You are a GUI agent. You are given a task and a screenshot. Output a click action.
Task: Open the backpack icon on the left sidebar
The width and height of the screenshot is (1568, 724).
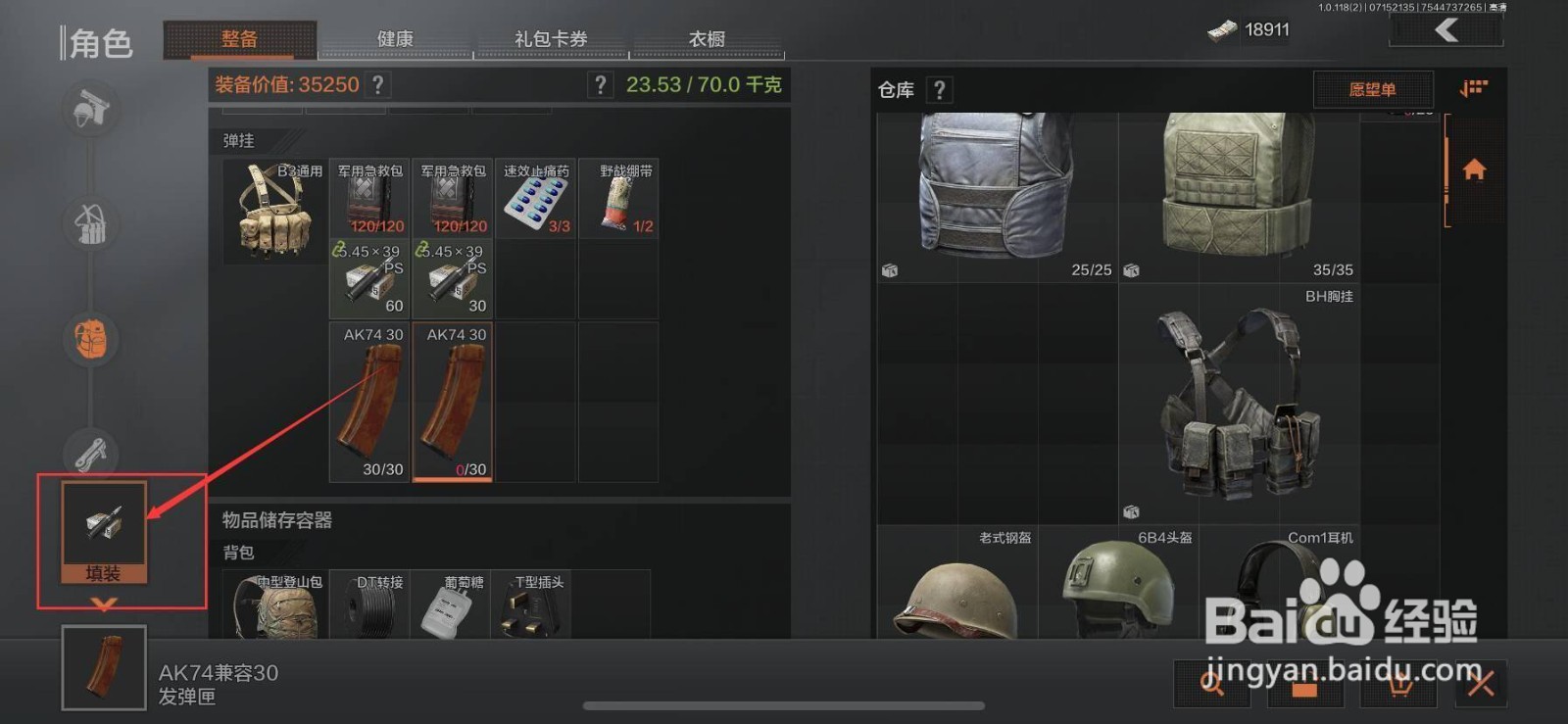coord(89,340)
